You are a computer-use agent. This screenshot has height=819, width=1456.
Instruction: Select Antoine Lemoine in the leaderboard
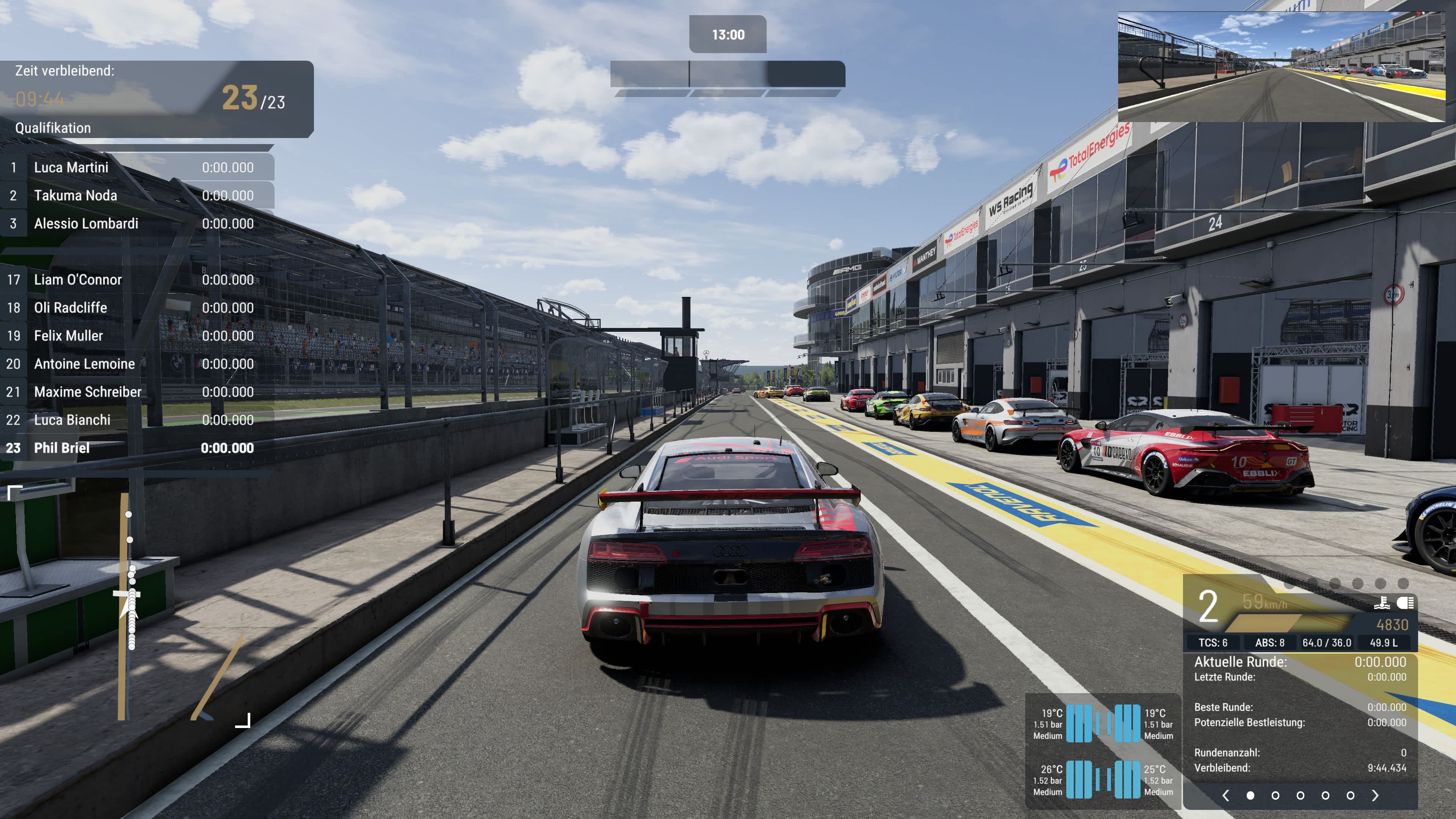[136, 364]
